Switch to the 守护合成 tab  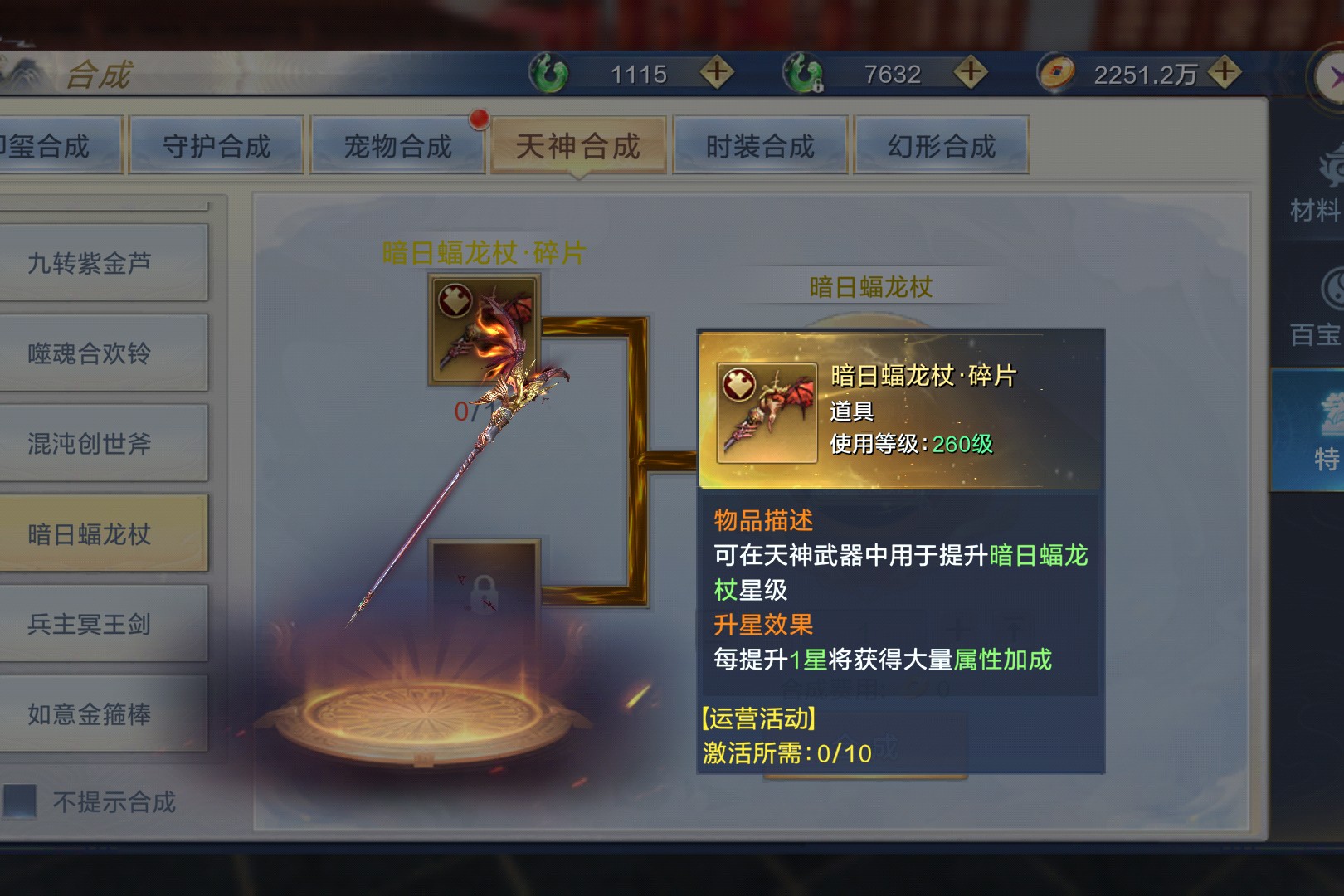coord(217,146)
